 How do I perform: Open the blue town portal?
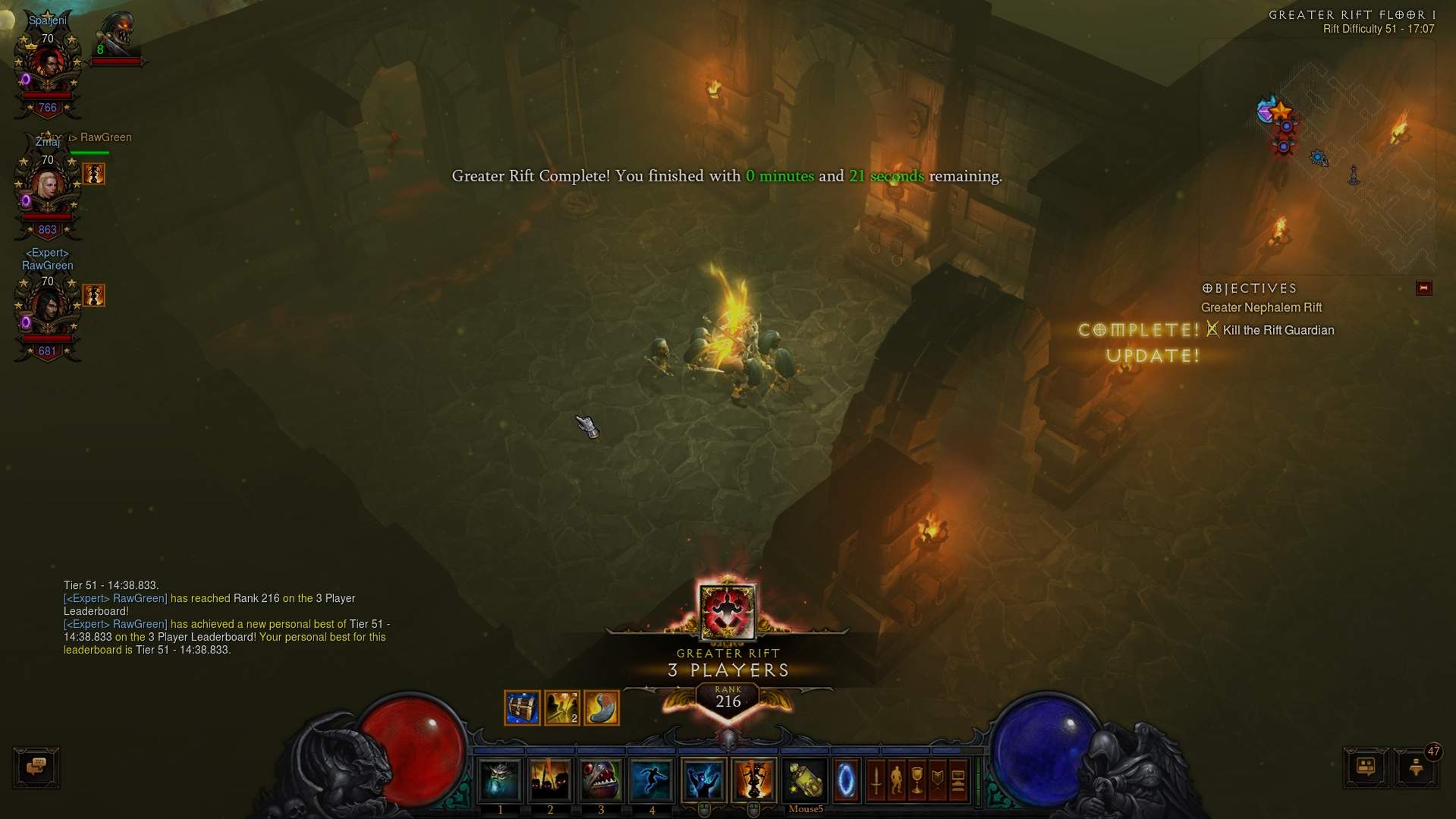coord(846,780)
